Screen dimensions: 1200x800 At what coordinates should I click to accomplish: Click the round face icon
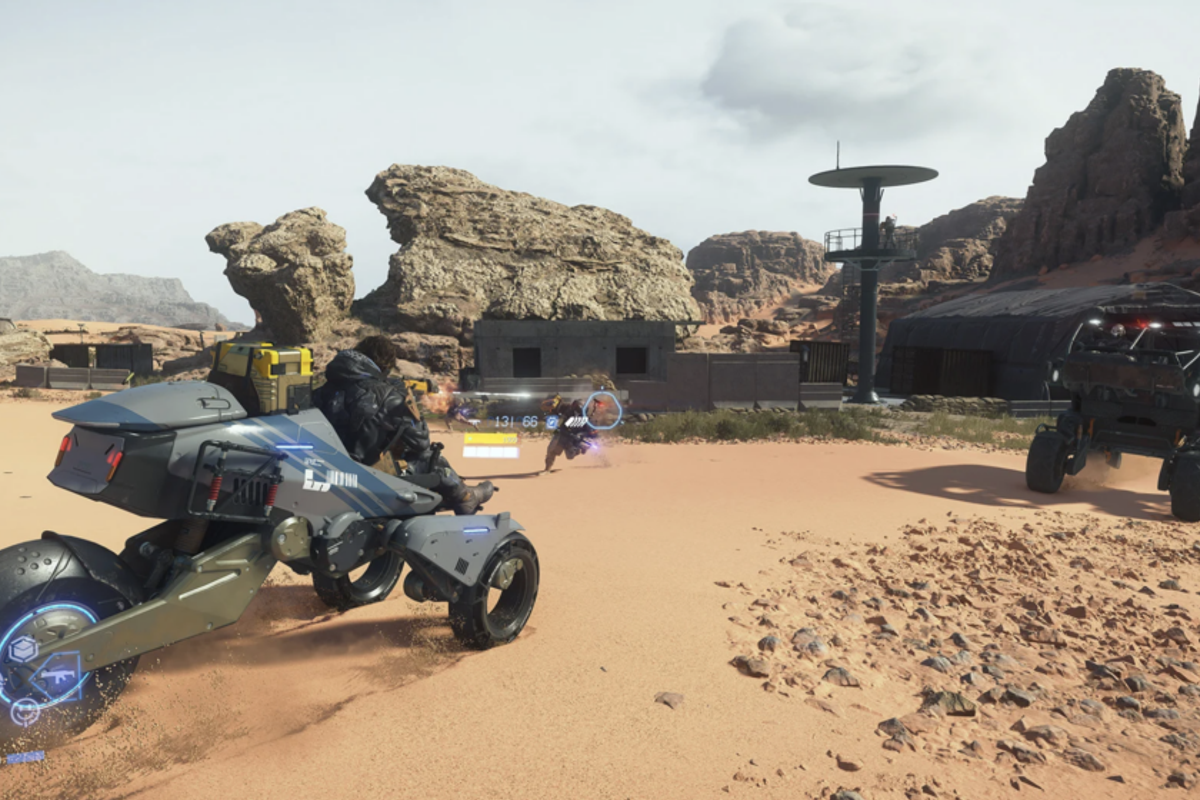[x=24, y=712]
